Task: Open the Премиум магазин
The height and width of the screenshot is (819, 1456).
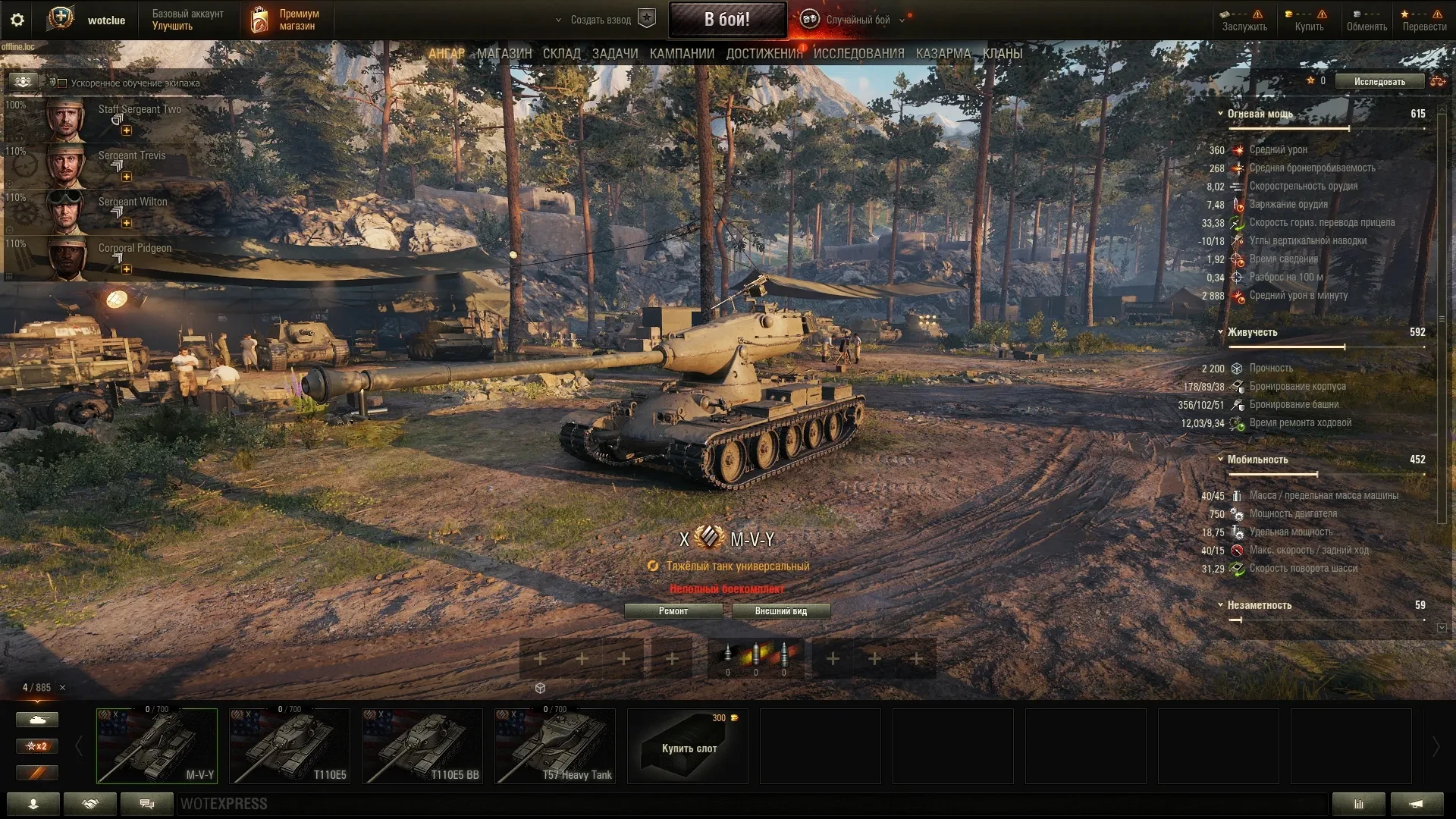Action: pyautogui.click(x=286, y=20)
